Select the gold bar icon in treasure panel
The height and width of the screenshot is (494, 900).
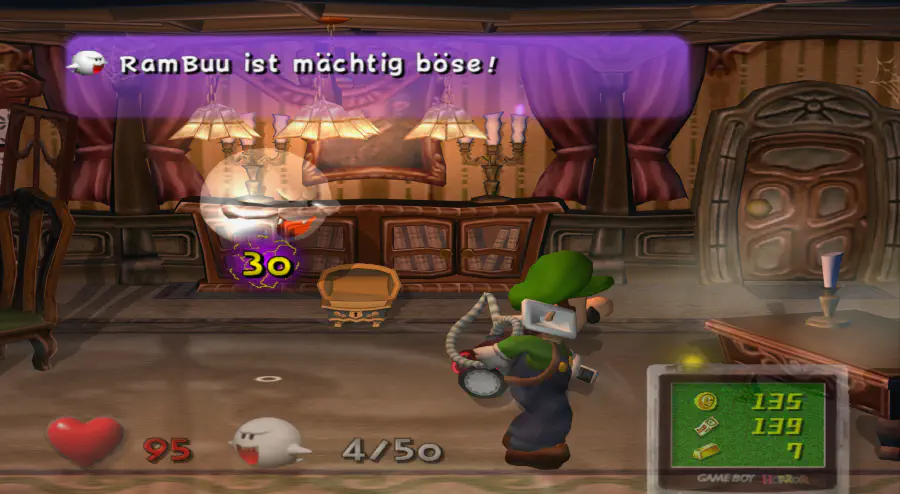[x=705, y=450]
